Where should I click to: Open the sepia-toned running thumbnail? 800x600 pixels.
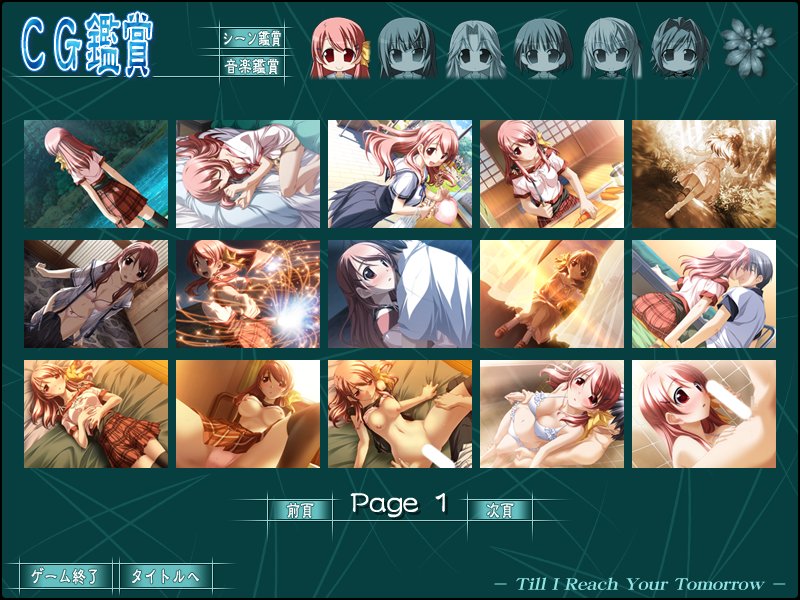(704, 174)
